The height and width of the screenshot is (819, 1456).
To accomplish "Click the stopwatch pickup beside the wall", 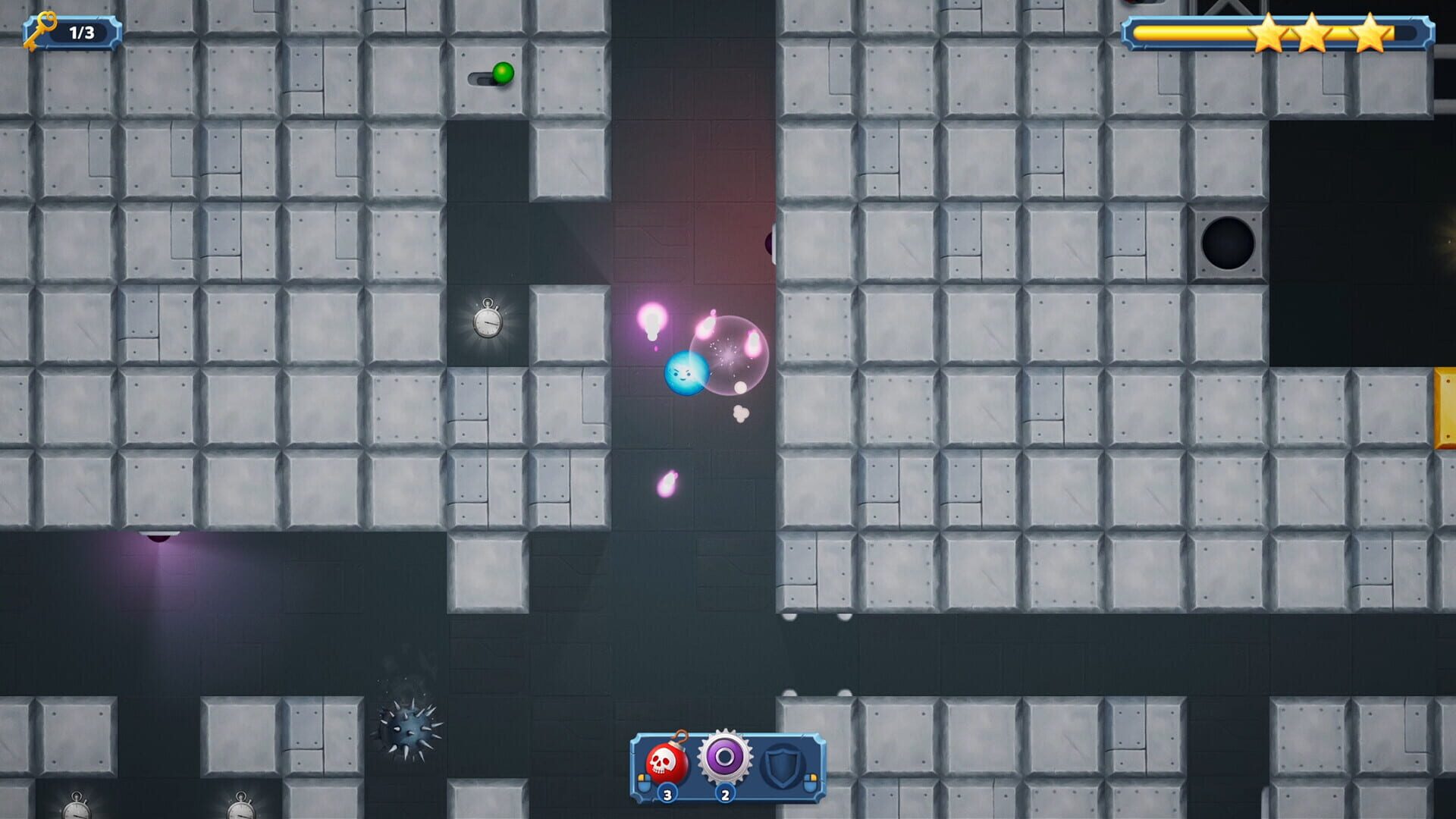I will [x=489, y=322].
